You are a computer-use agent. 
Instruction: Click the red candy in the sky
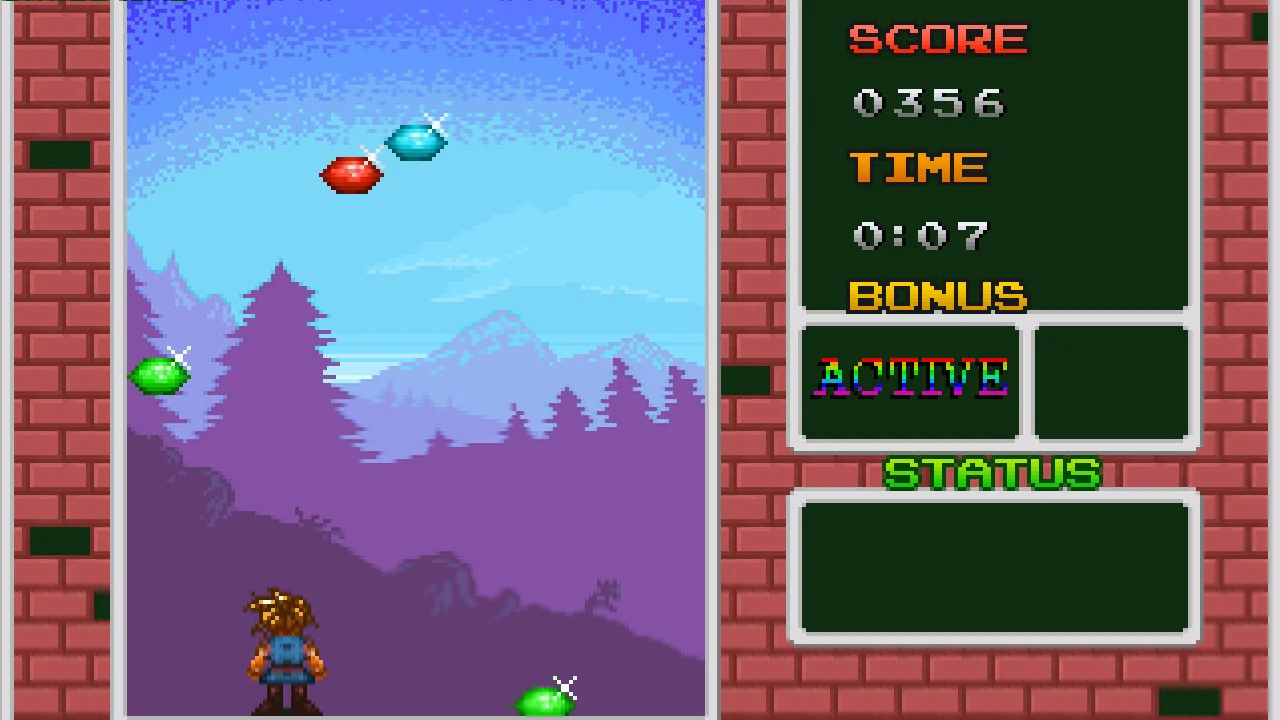350,176
